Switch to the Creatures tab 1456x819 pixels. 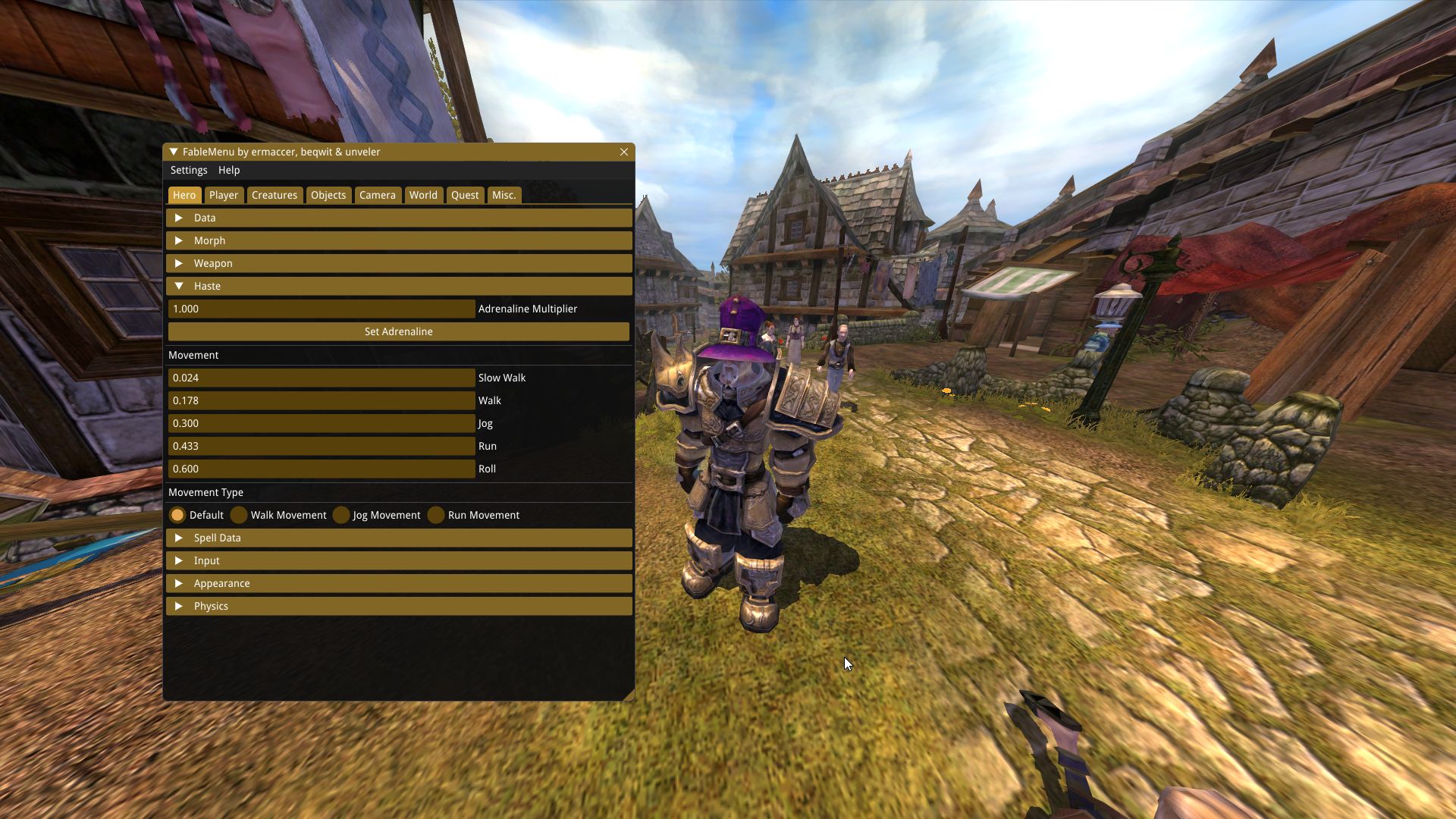(x=275, y=195)
